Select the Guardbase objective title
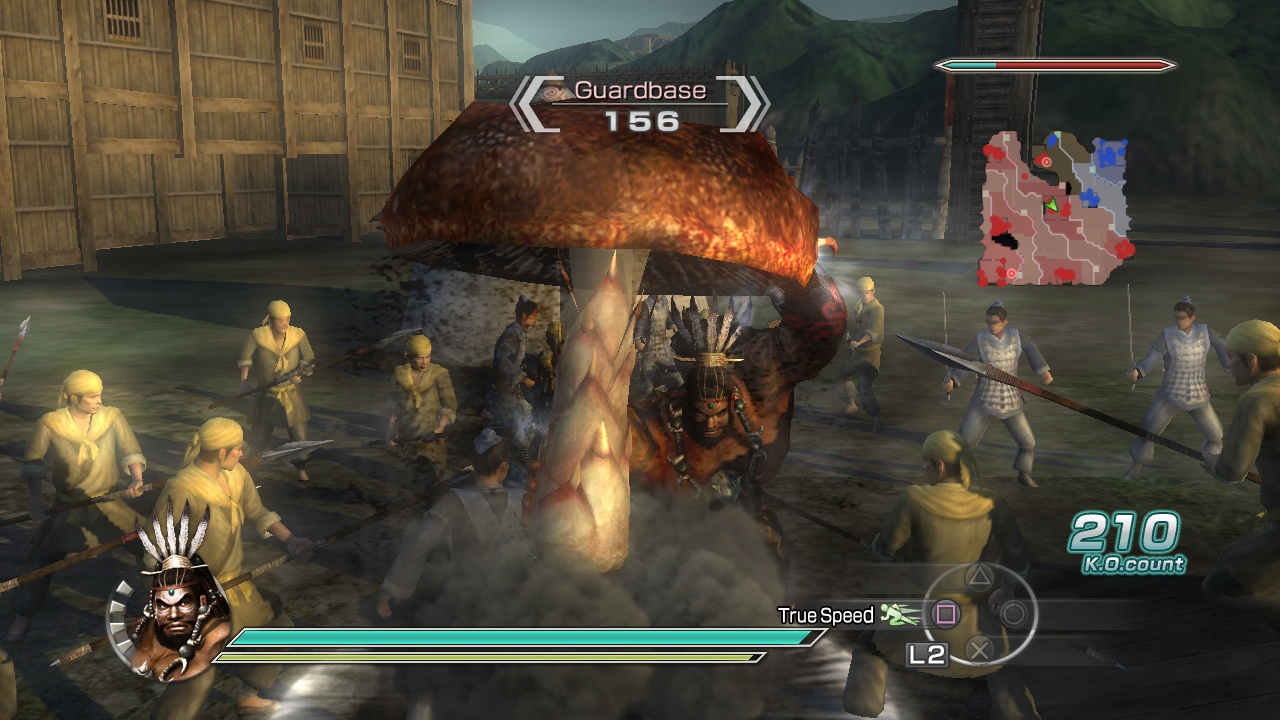1280x720 pixels. click(x=639, y=90)
